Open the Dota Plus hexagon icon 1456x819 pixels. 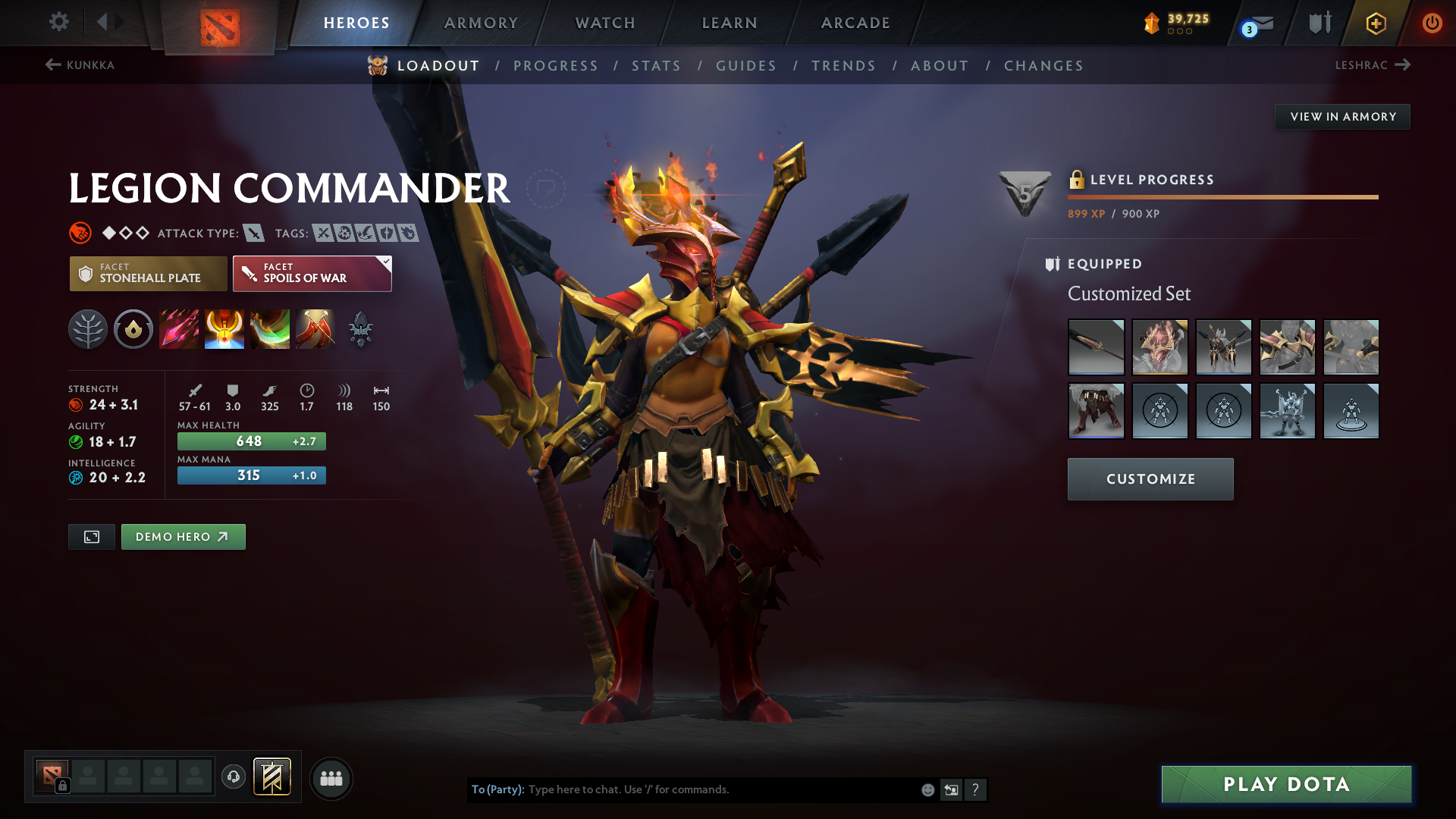coord(1375,23)
